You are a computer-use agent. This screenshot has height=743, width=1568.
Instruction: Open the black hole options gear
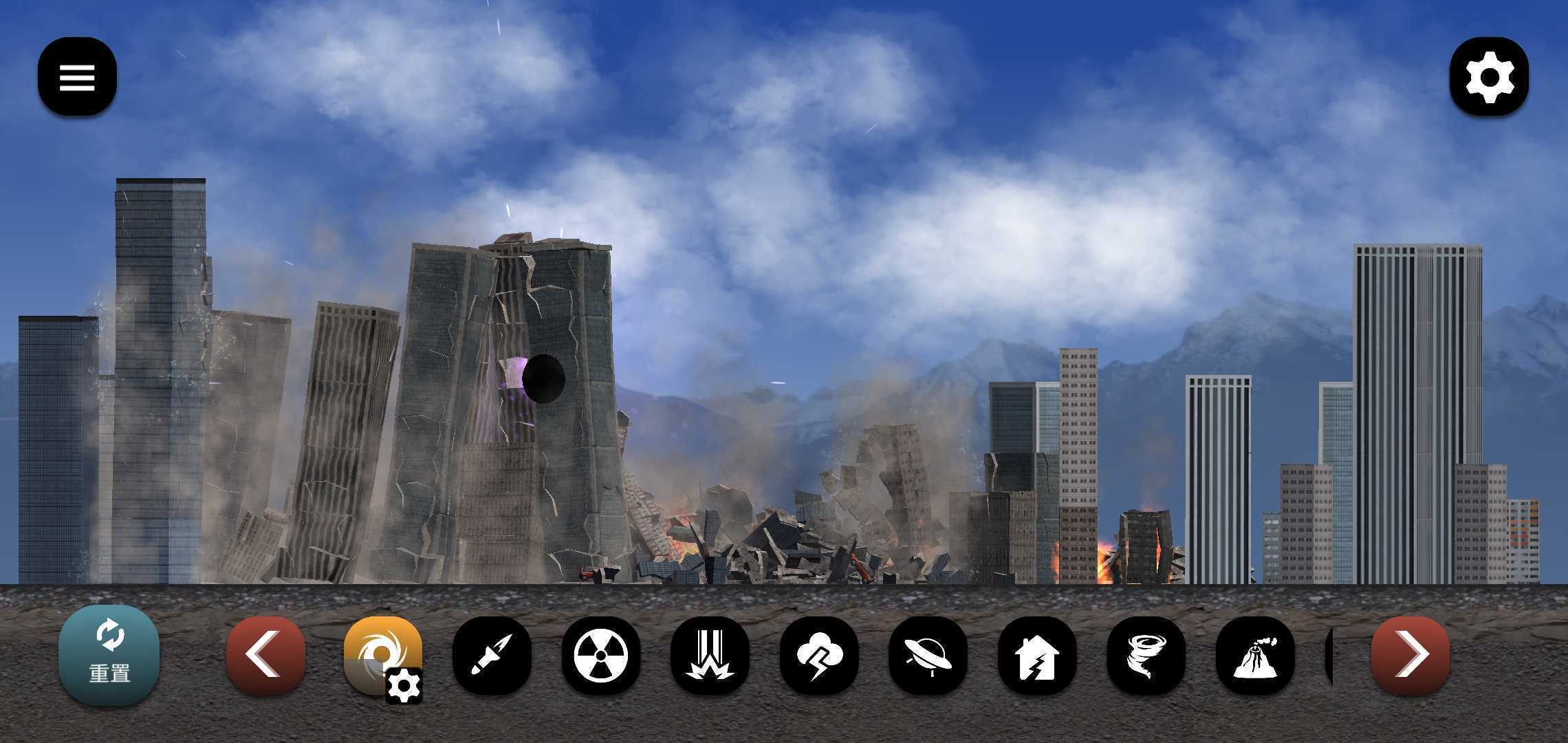coord(404,685)
